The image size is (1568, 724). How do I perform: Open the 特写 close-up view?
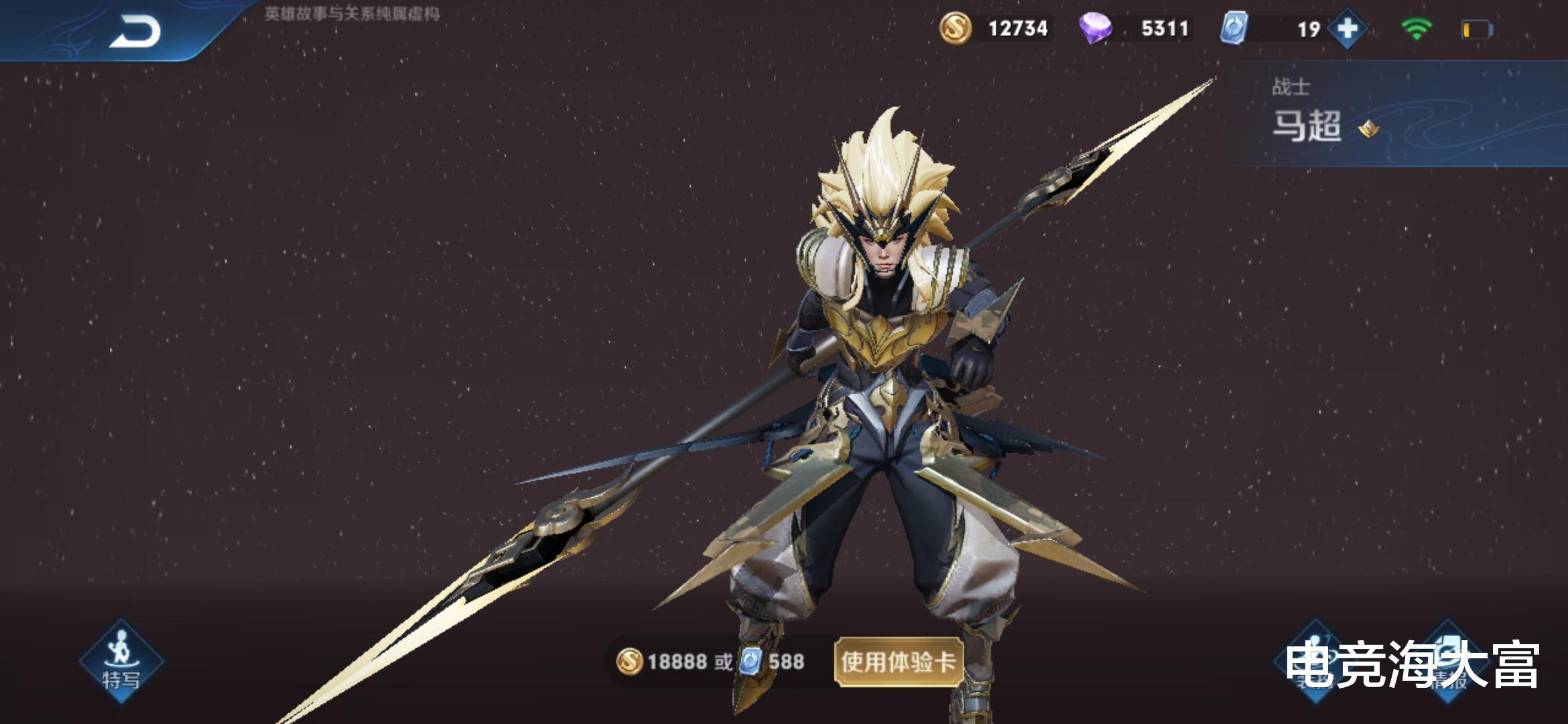click(x=121, y=661)
